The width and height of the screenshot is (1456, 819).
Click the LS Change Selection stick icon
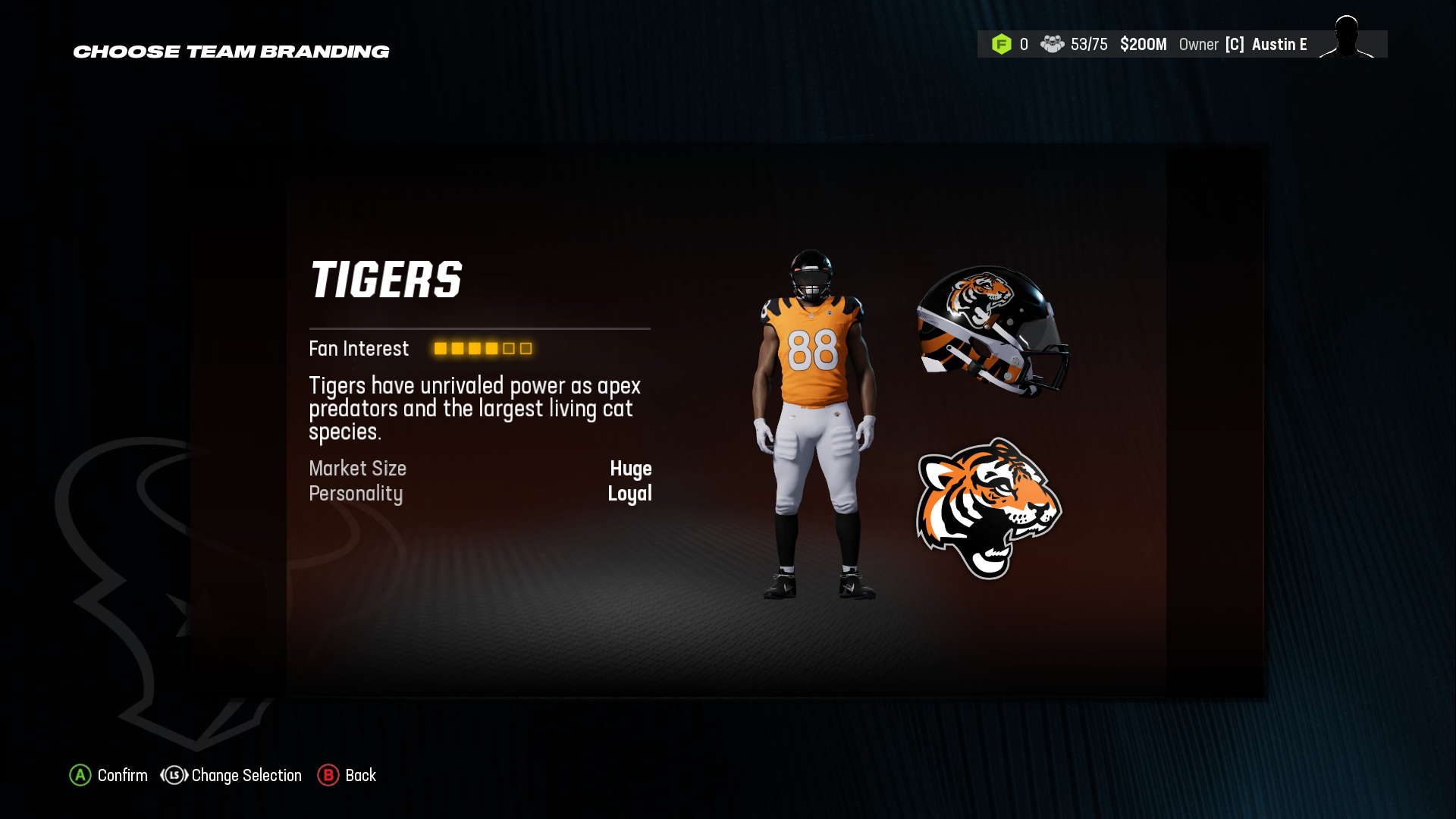point(173,775)
